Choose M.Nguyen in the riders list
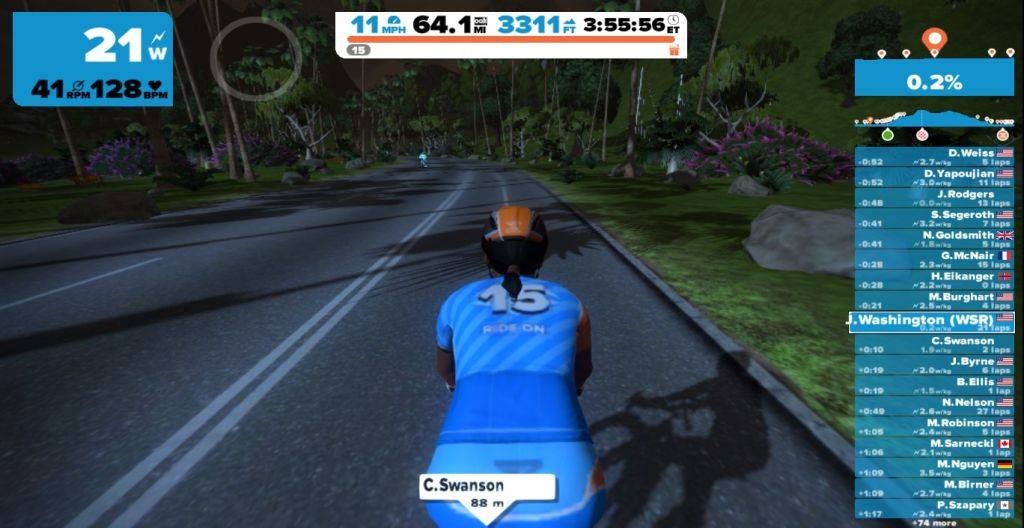The image size is (1024, 528). click(x=934, y=468)
